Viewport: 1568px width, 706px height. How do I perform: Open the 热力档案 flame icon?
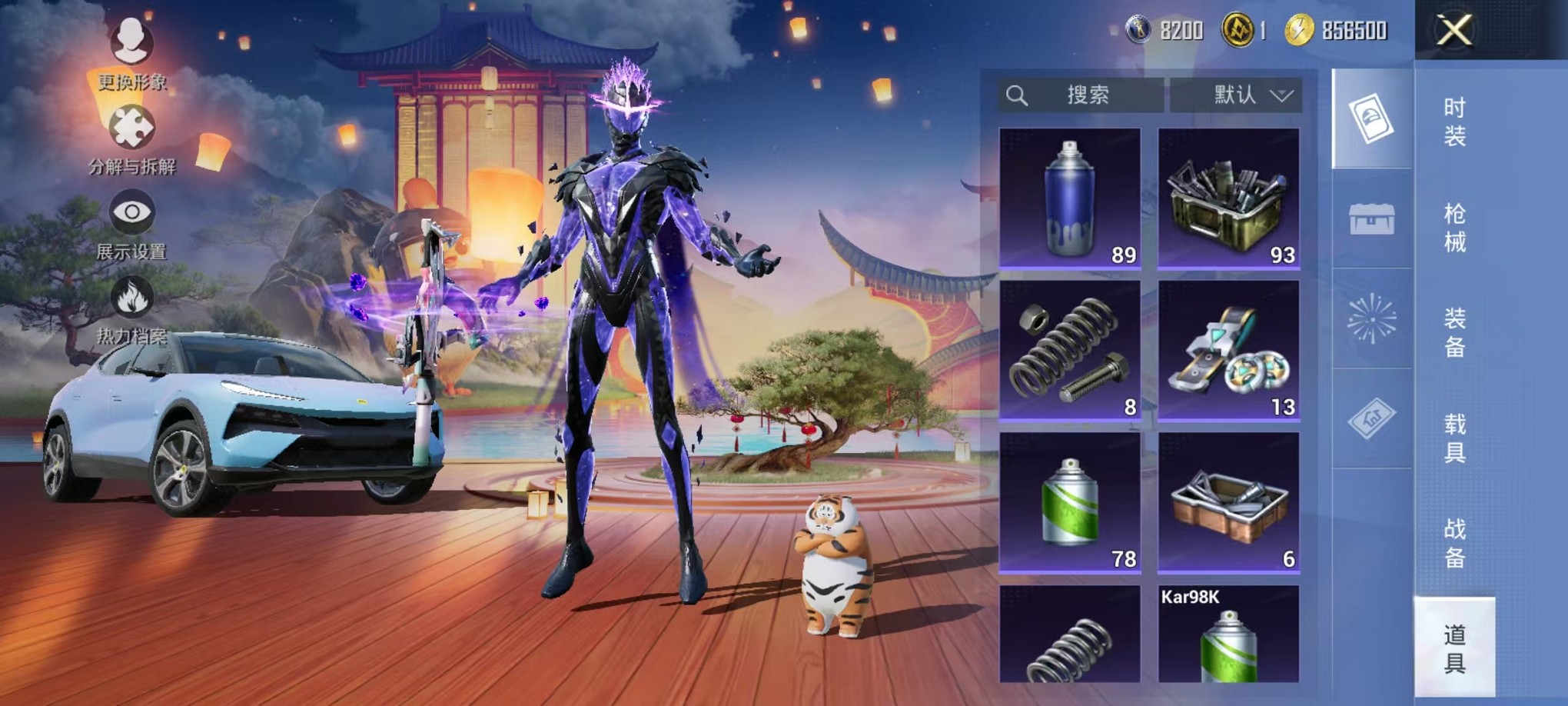point(131,308)
